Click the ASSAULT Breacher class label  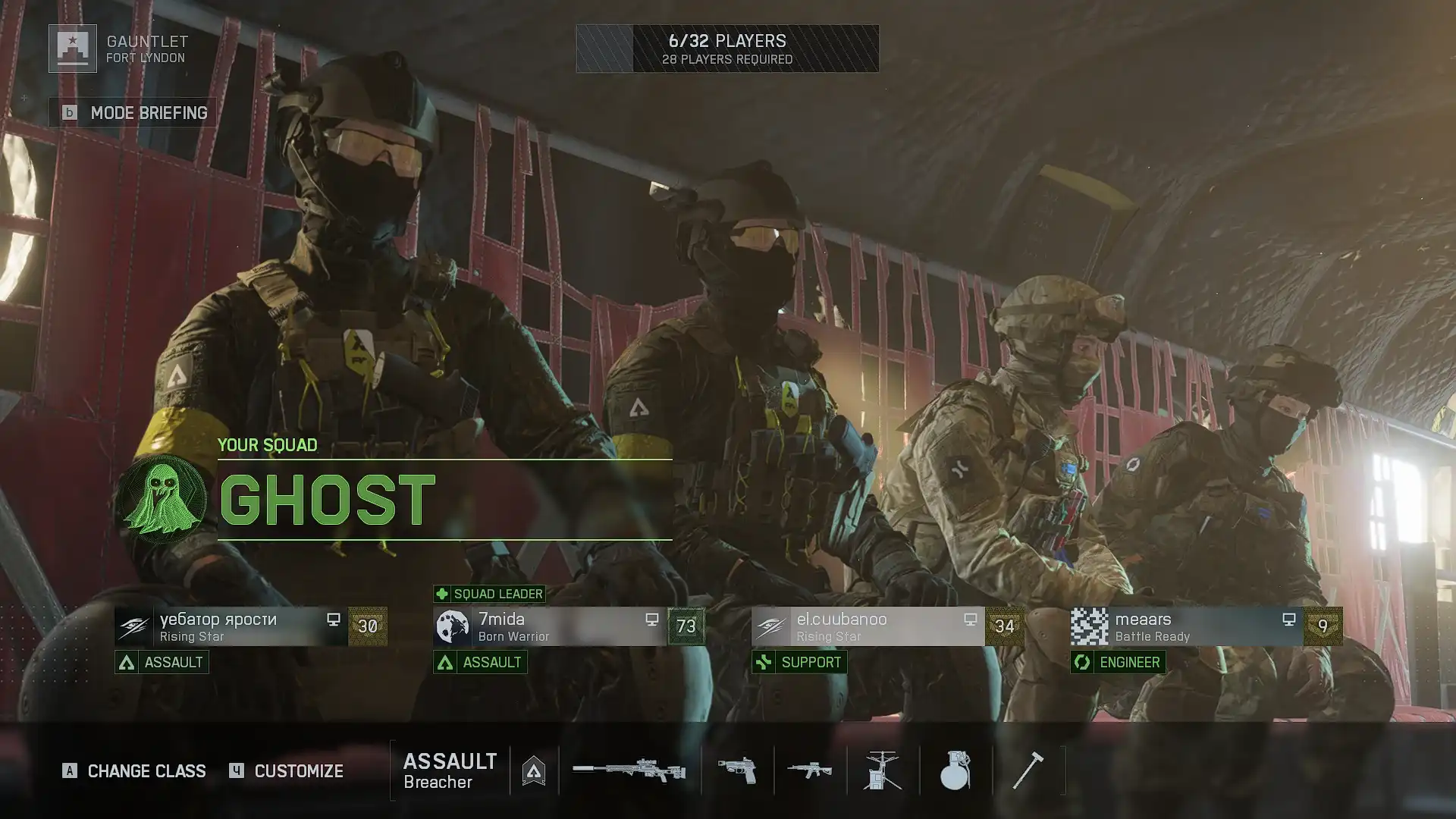tap(449, 770)
